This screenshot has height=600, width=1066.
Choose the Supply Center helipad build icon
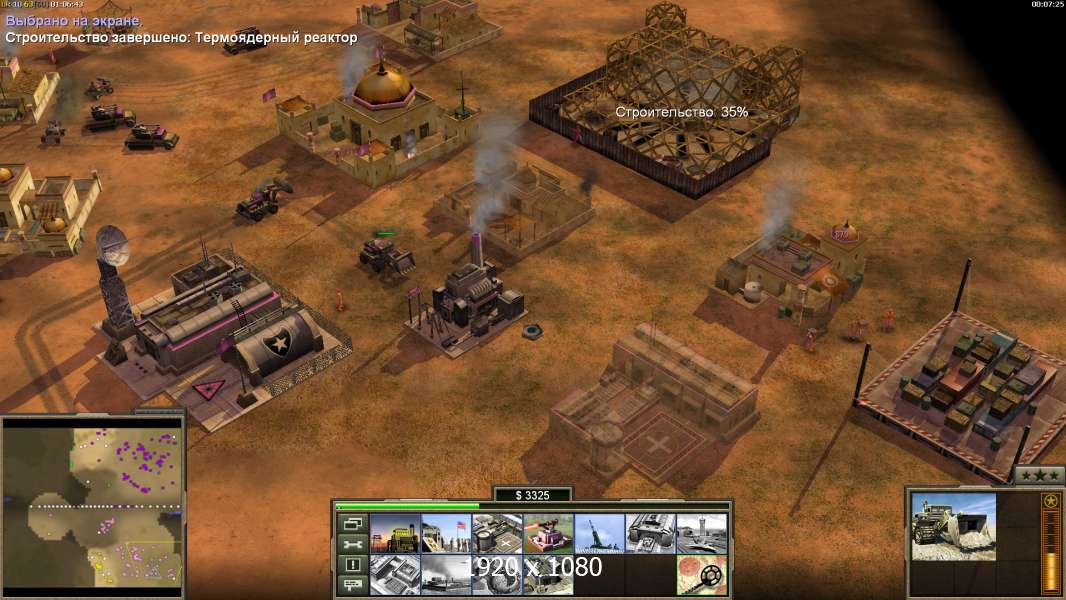(497, 533)
